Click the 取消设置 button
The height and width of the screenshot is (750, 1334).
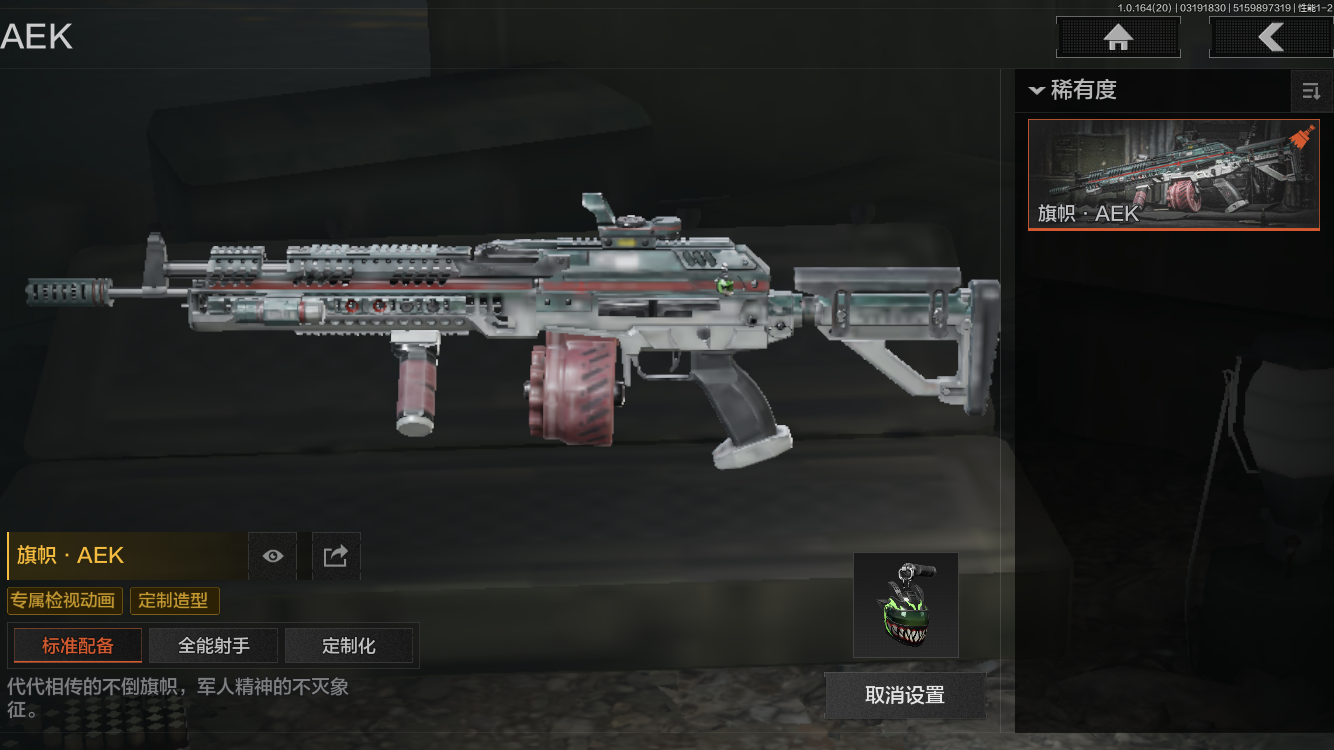coord(905,695)
